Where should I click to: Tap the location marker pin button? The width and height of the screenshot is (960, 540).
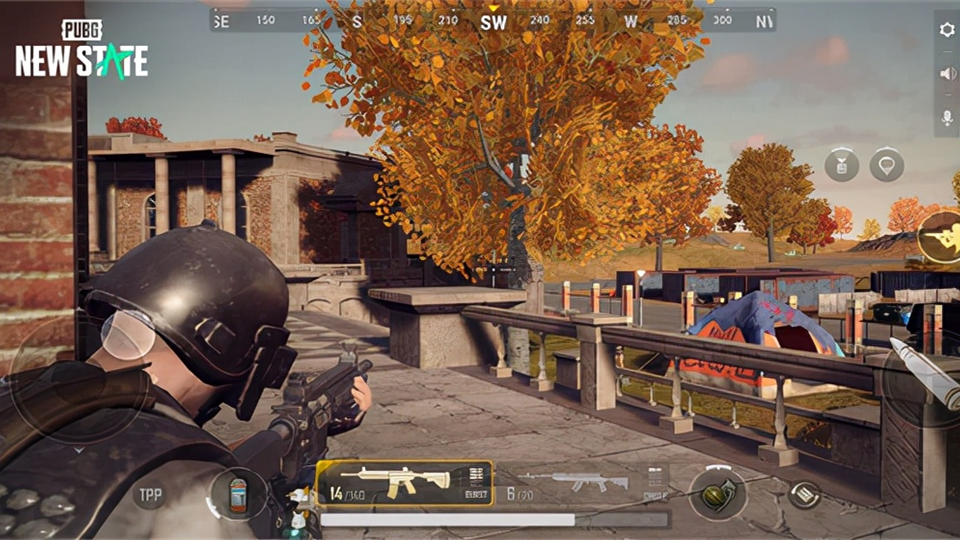click(886, 165)
